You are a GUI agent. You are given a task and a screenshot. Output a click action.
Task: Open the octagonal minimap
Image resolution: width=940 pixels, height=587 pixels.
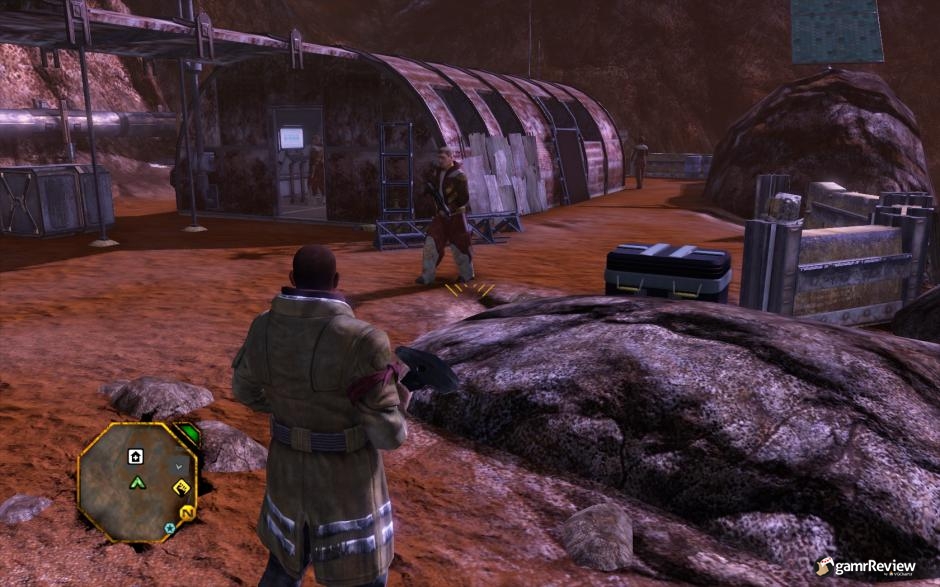pyautogui.click(x=137, y=482)
